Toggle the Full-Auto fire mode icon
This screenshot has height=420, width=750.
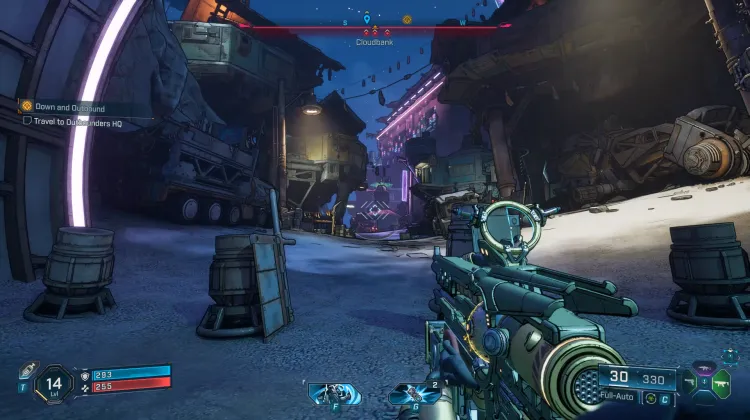(653, 400)
